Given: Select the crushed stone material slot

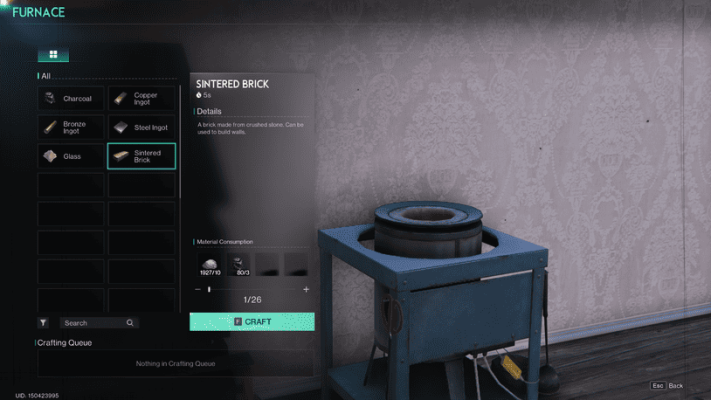Looking at the screenshot, I should (210, 265).
